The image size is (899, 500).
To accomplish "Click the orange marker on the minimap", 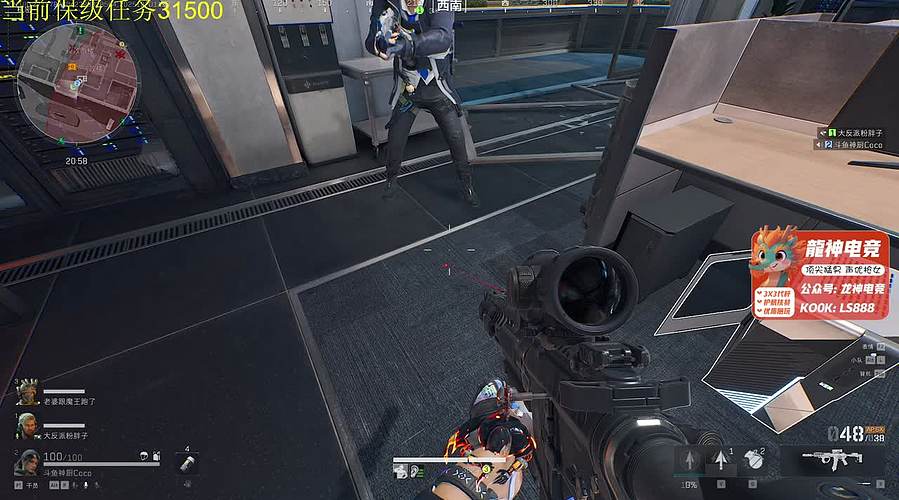I will click(72, 66).
